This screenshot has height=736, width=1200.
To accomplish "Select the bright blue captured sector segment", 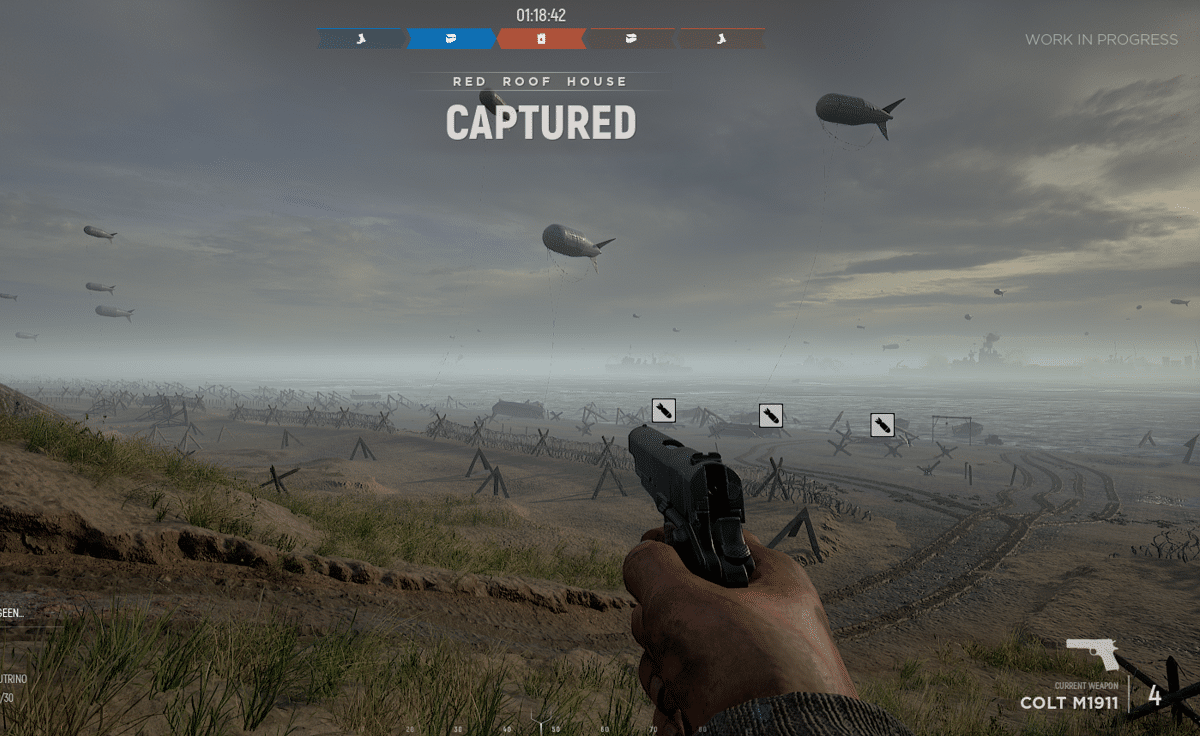I will tap(451, 39).
